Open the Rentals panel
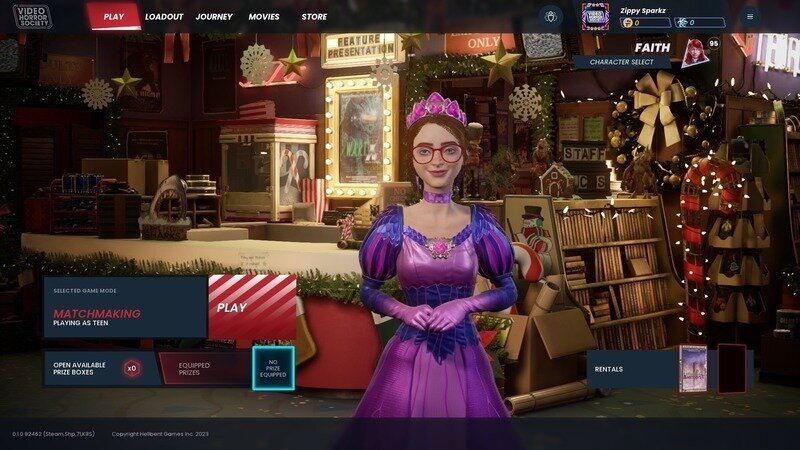This screenshot has width=800, height=450. coord(630,369)
